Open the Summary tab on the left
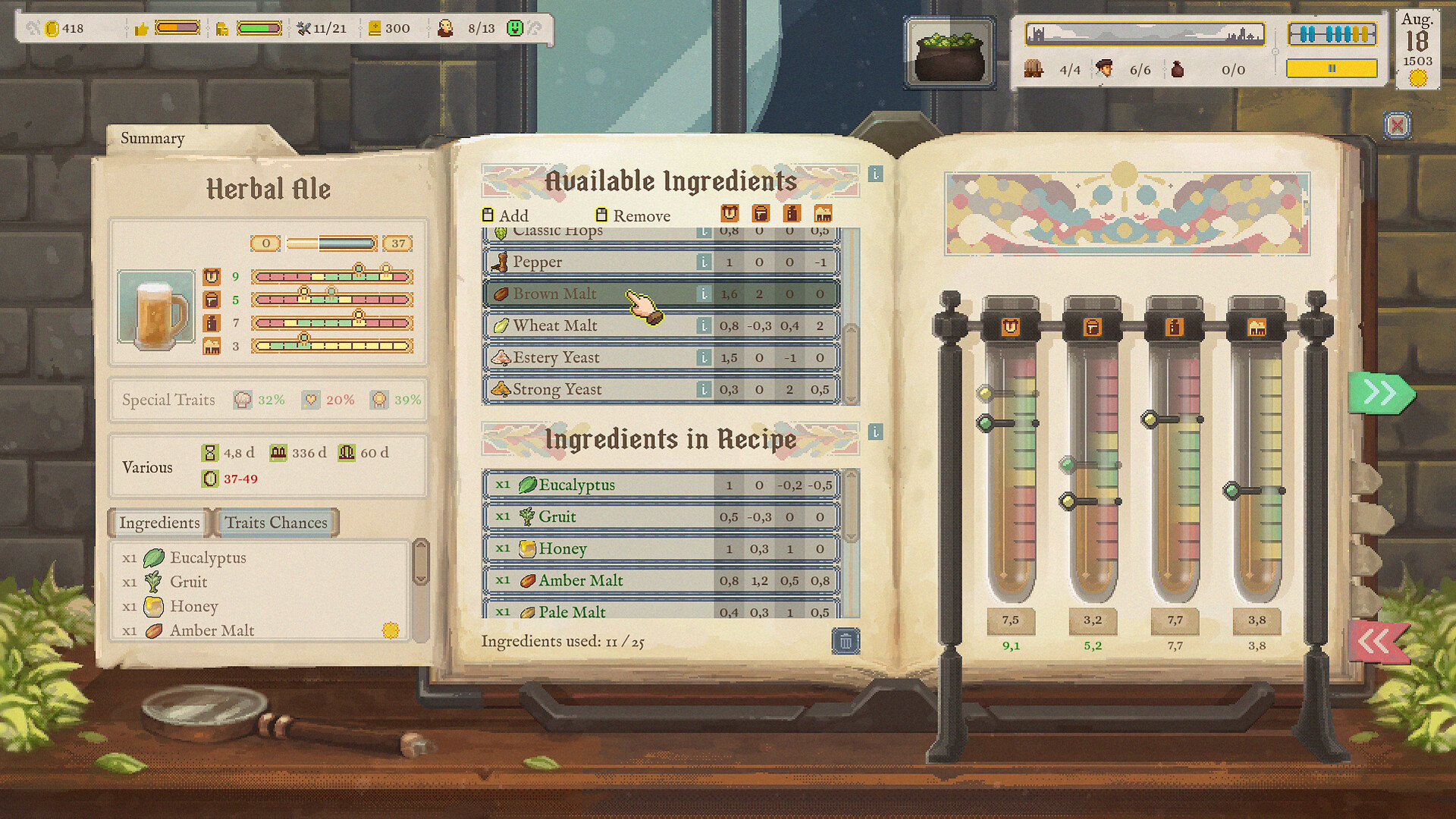 click(x=152, y=138)
